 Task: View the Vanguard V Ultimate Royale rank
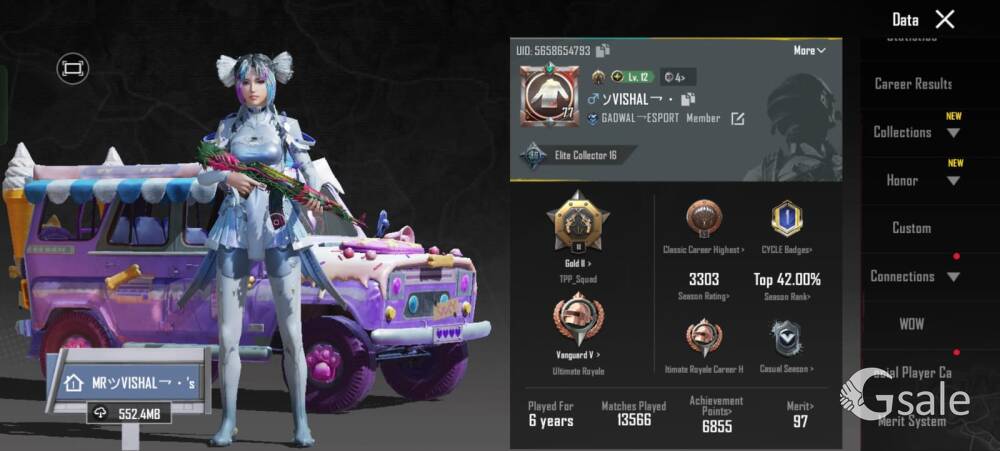578,325
